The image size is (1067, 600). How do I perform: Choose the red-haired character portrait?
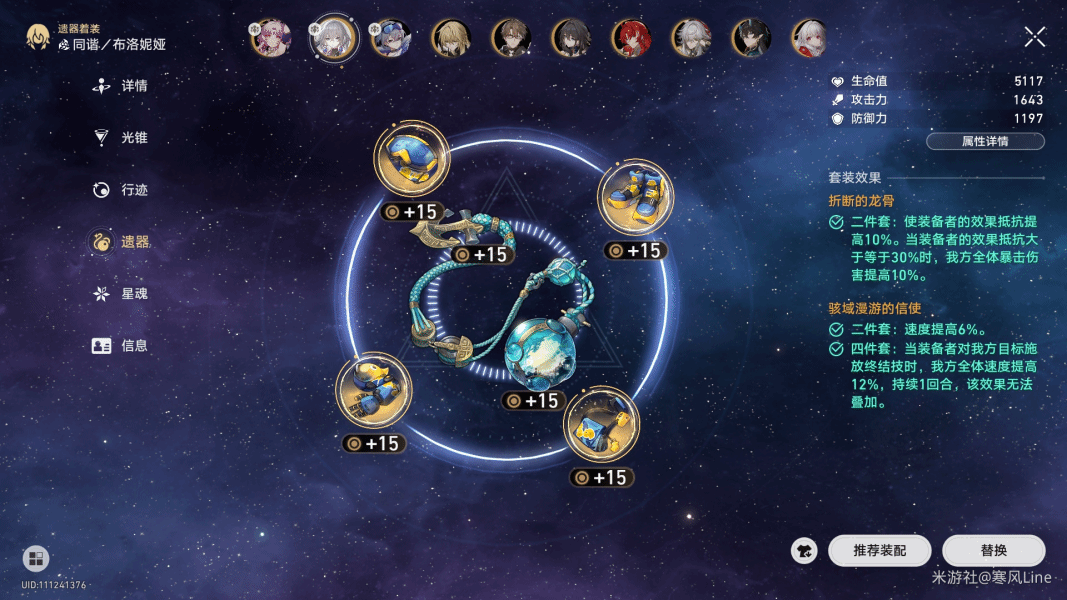pos(630,38)
